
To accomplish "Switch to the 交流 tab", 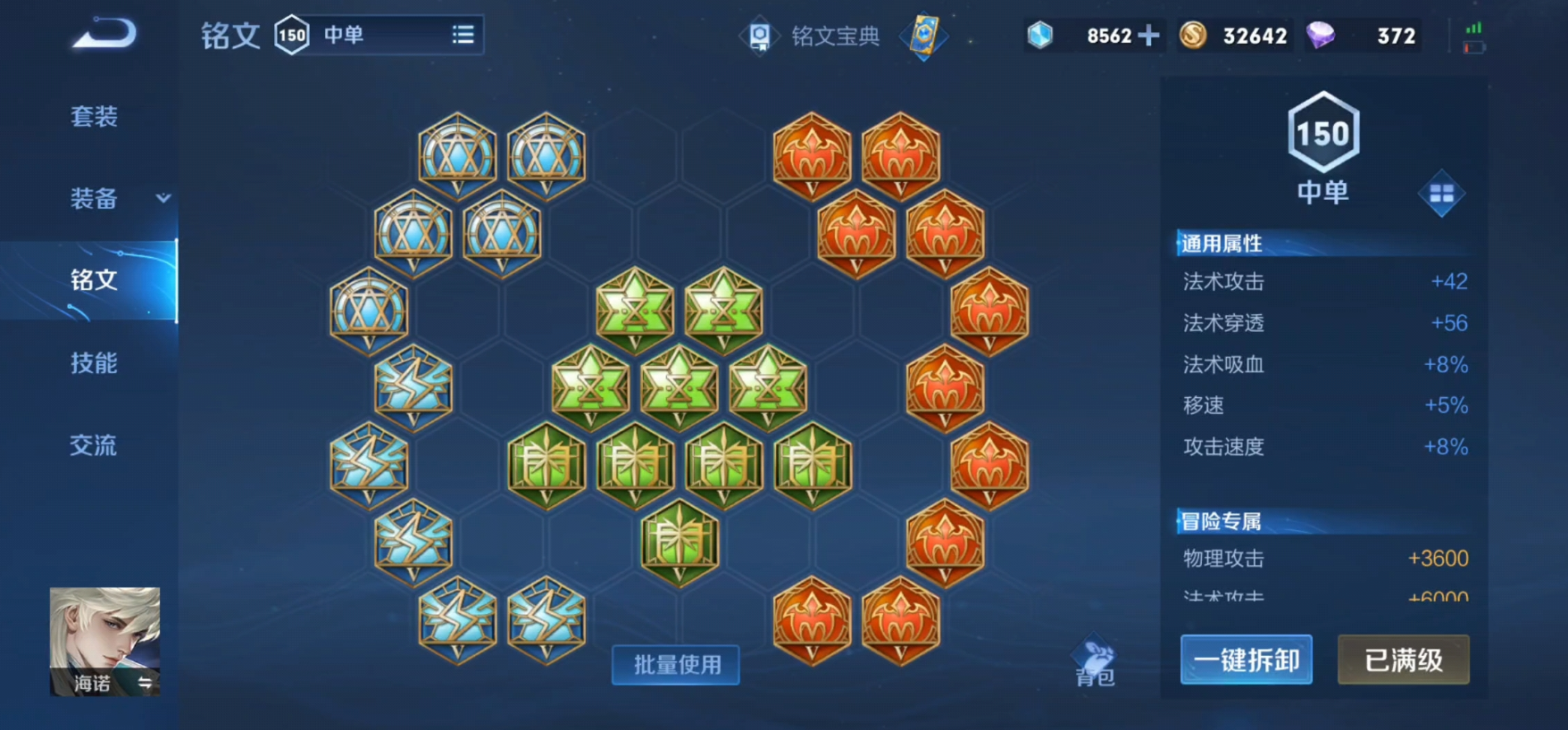I will pyautogui.click(x=94, y=444).
